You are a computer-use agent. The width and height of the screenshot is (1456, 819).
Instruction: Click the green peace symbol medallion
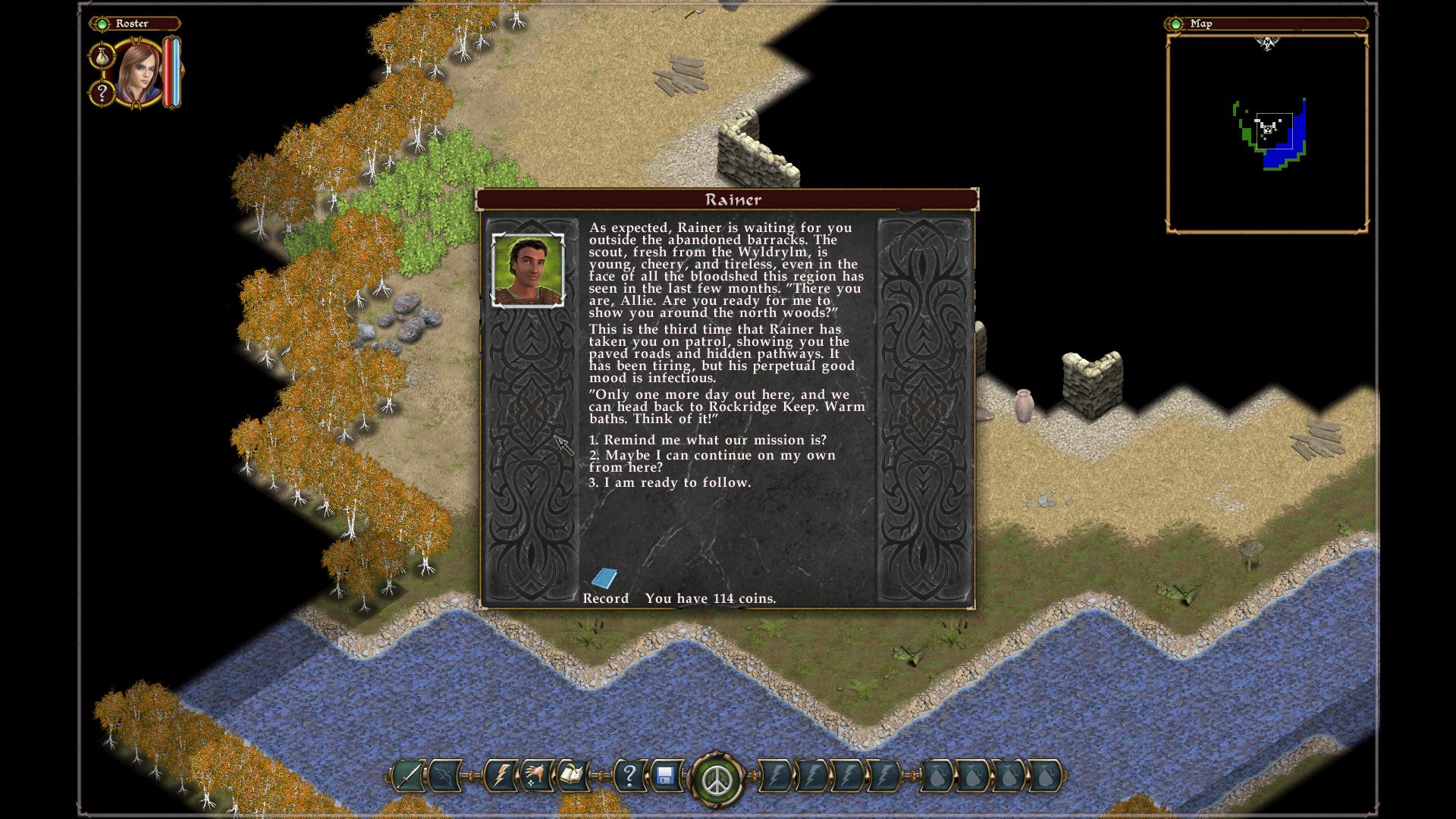pyautogui.click(x=717, y=779)
